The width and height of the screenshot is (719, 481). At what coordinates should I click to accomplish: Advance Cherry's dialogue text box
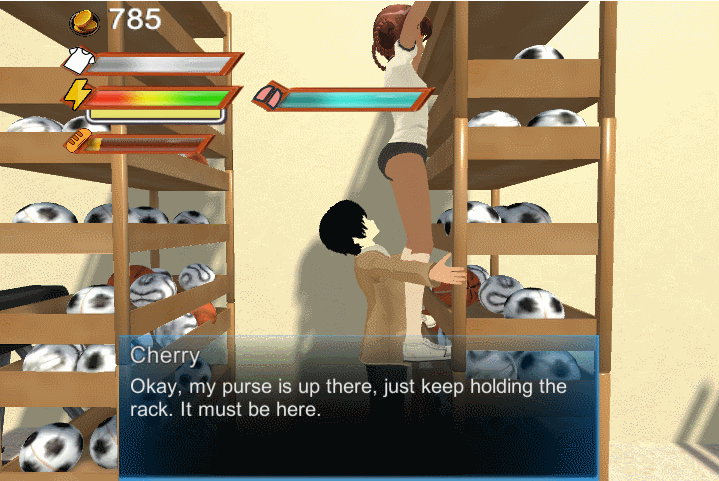[358, 407]
